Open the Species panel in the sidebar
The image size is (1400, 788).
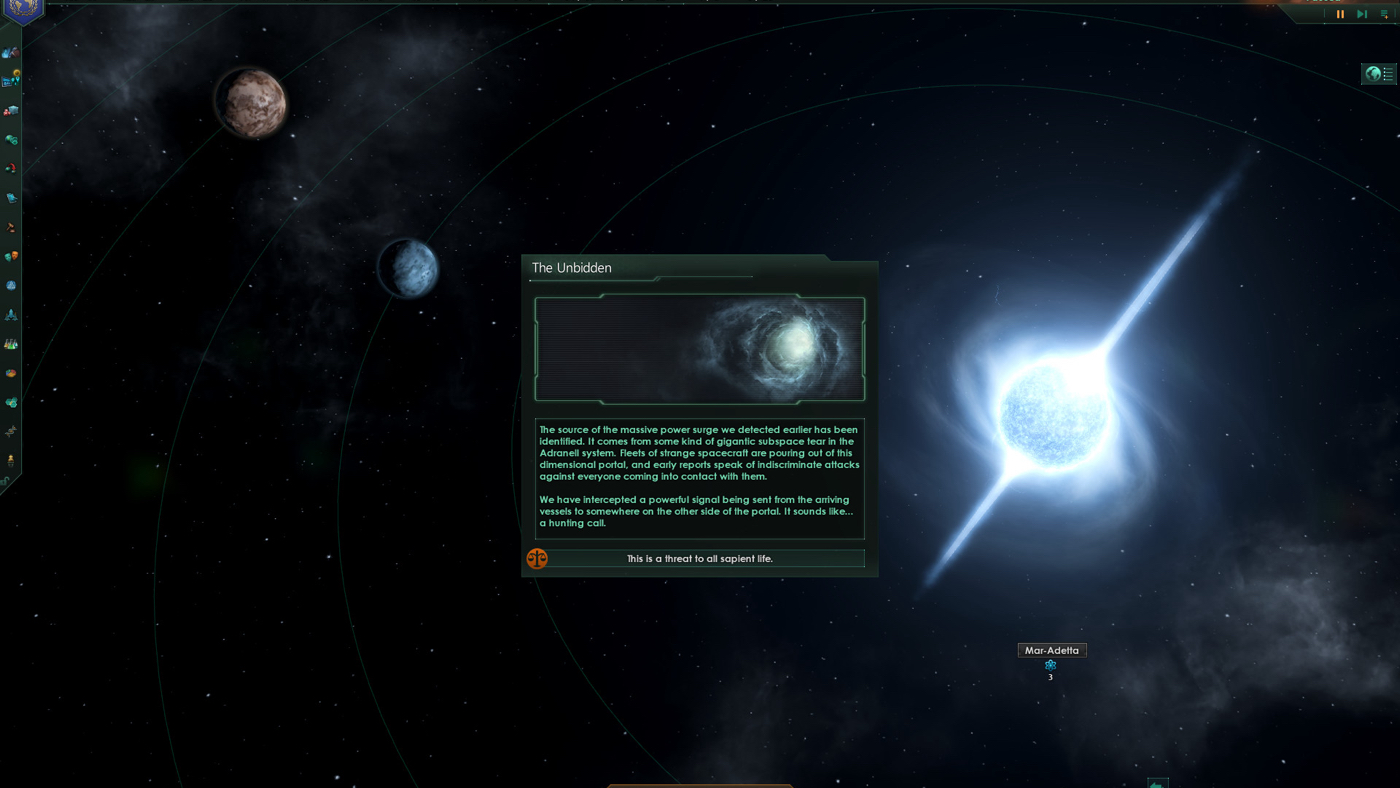(x=10, y=429)
